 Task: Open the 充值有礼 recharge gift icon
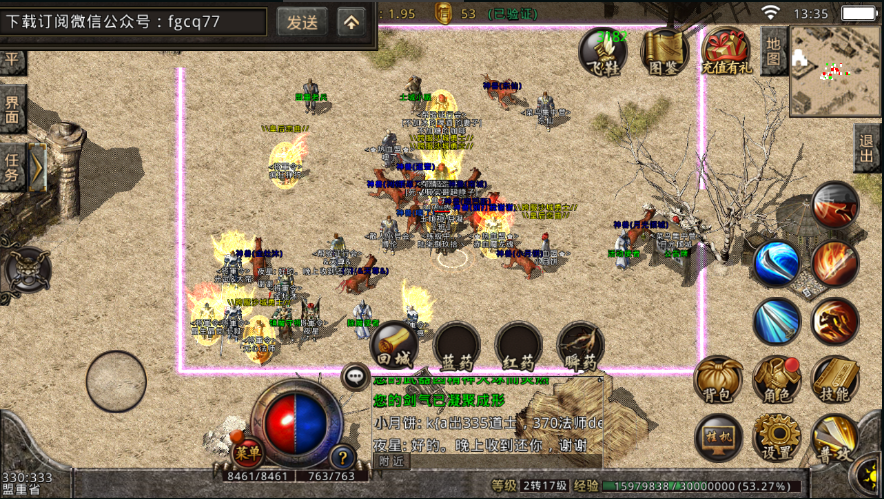point(724,51)
